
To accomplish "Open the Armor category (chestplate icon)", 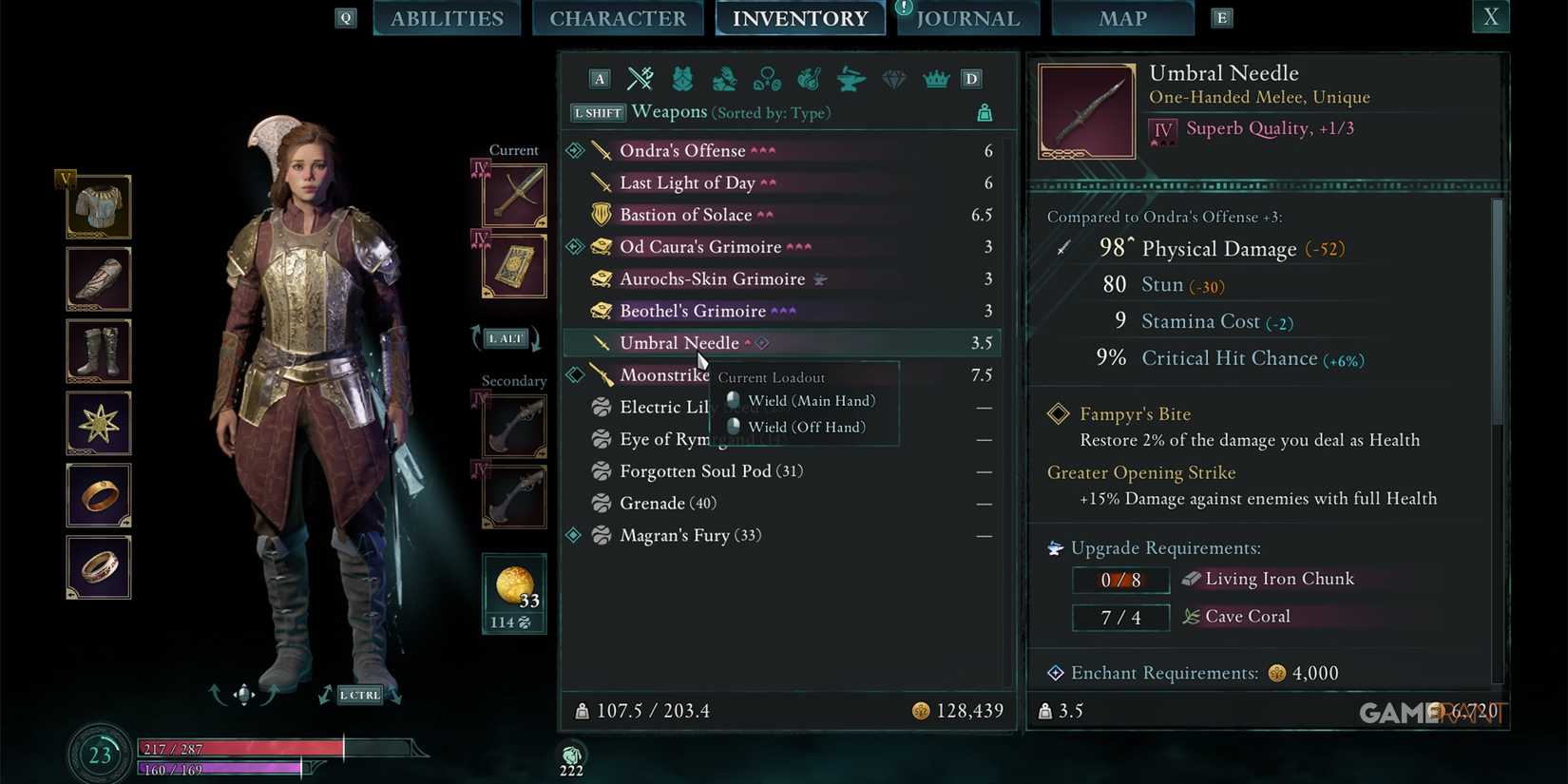I will 682,79.
